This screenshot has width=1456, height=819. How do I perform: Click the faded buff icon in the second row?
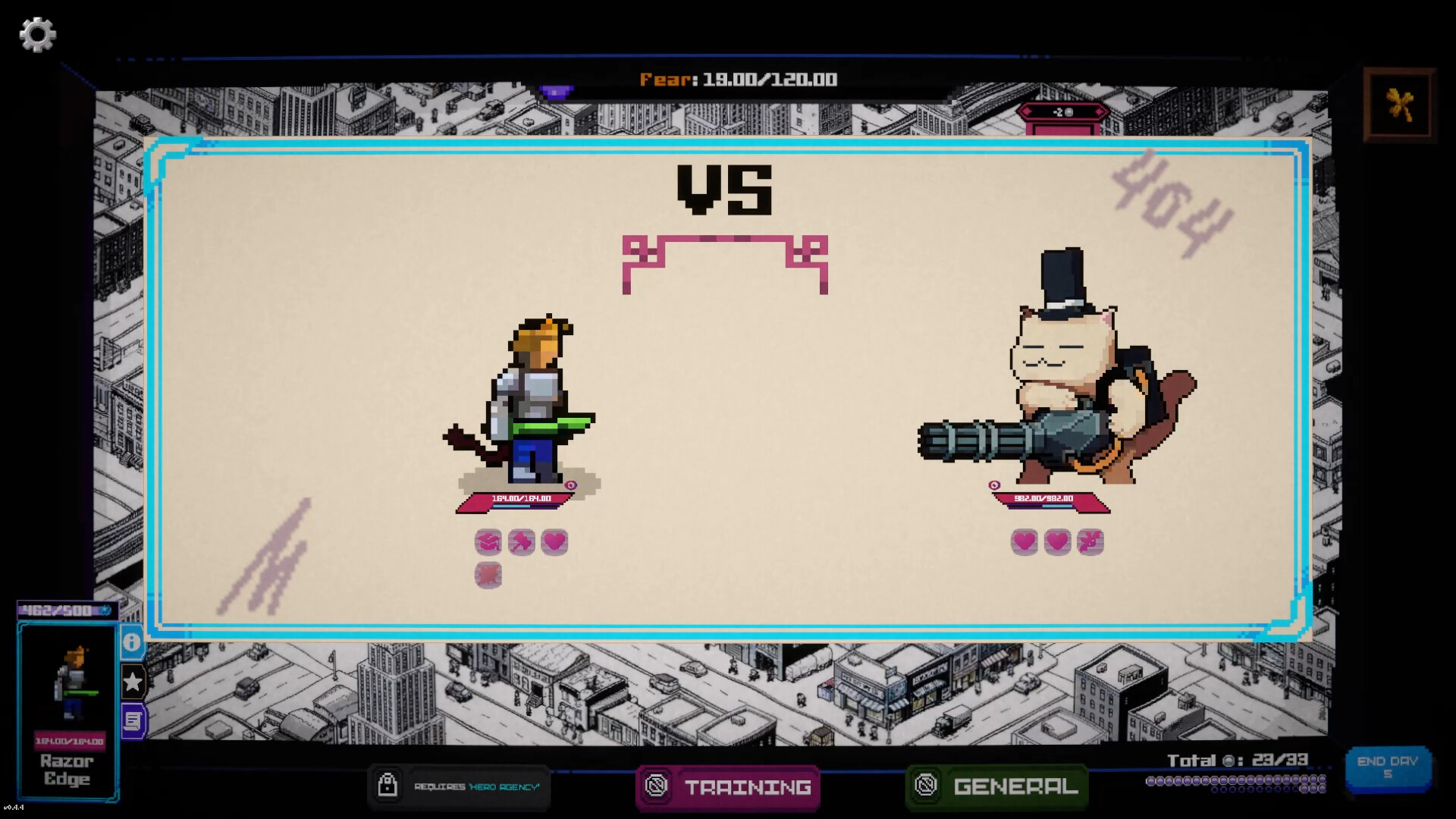point(489,575)
